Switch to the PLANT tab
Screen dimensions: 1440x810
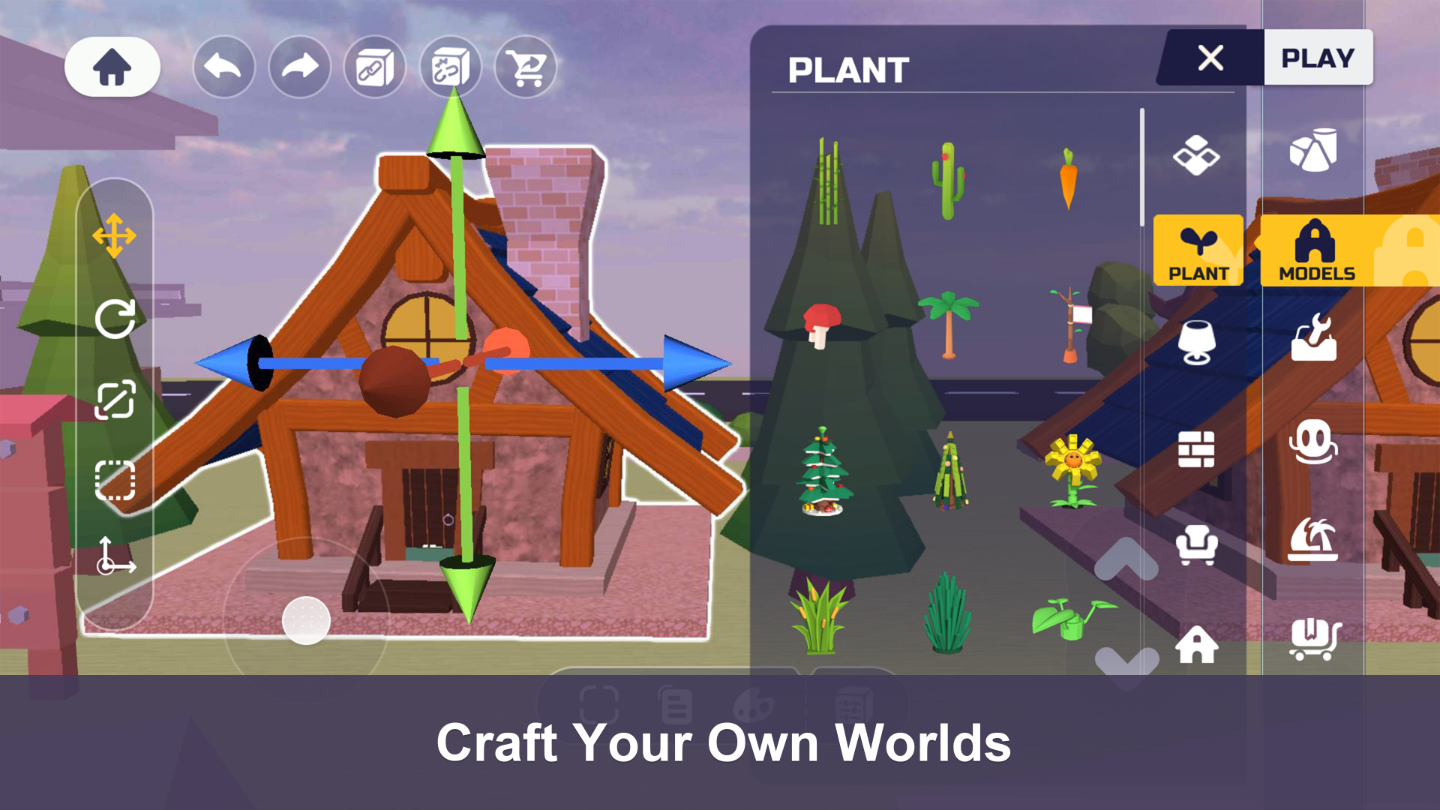(1197, 251)
